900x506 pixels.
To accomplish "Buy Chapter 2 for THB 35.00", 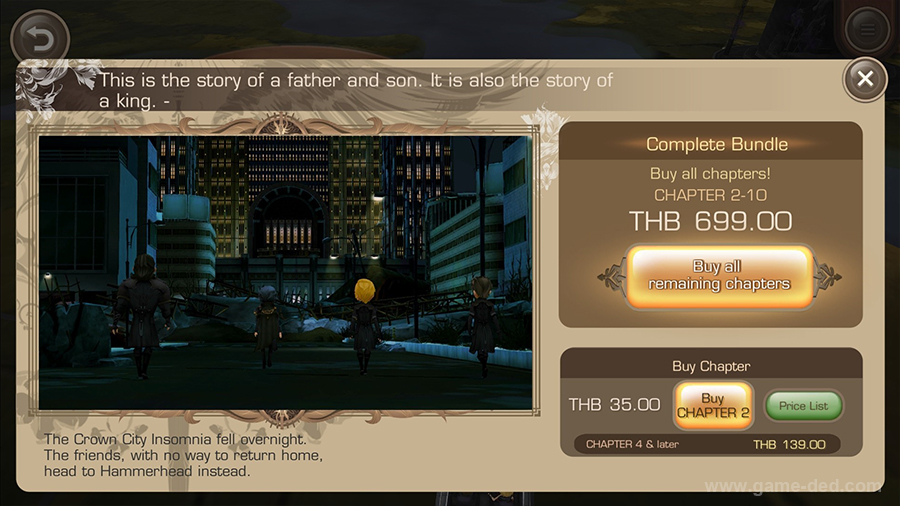I will point(712,405).
